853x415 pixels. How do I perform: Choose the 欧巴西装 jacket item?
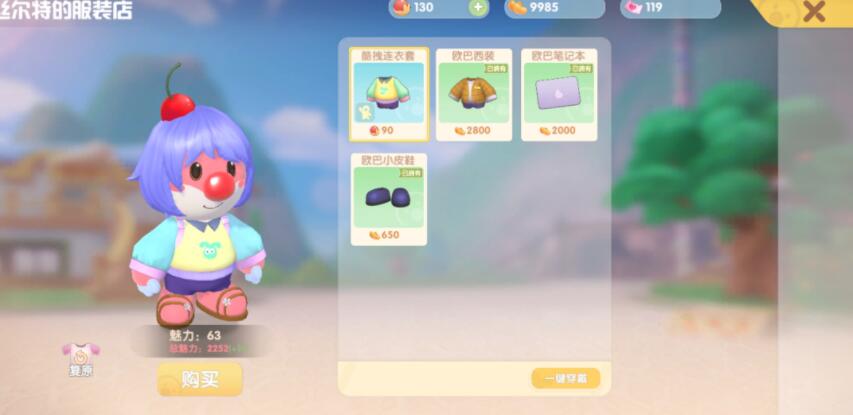pyautogui.click(x=474, y=94)
